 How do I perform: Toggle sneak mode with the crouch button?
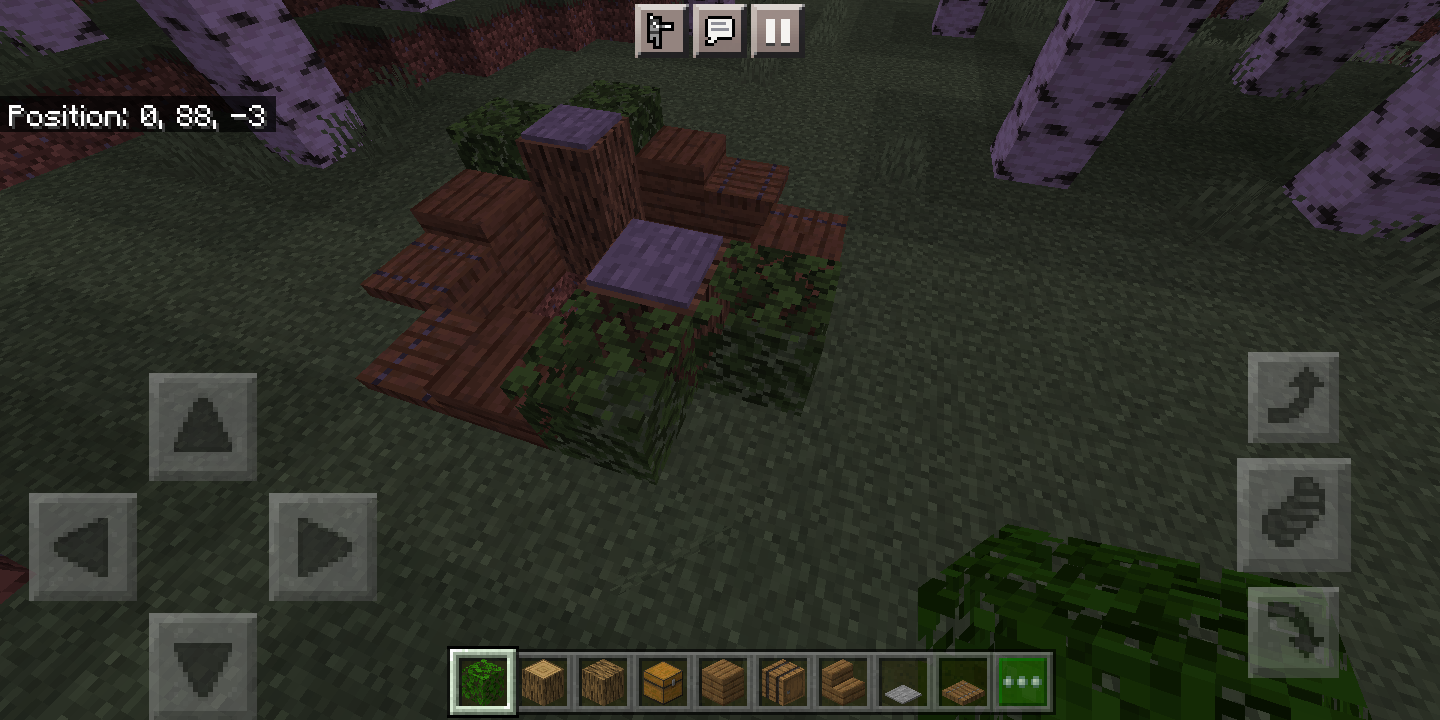[x=1295, y=513]
